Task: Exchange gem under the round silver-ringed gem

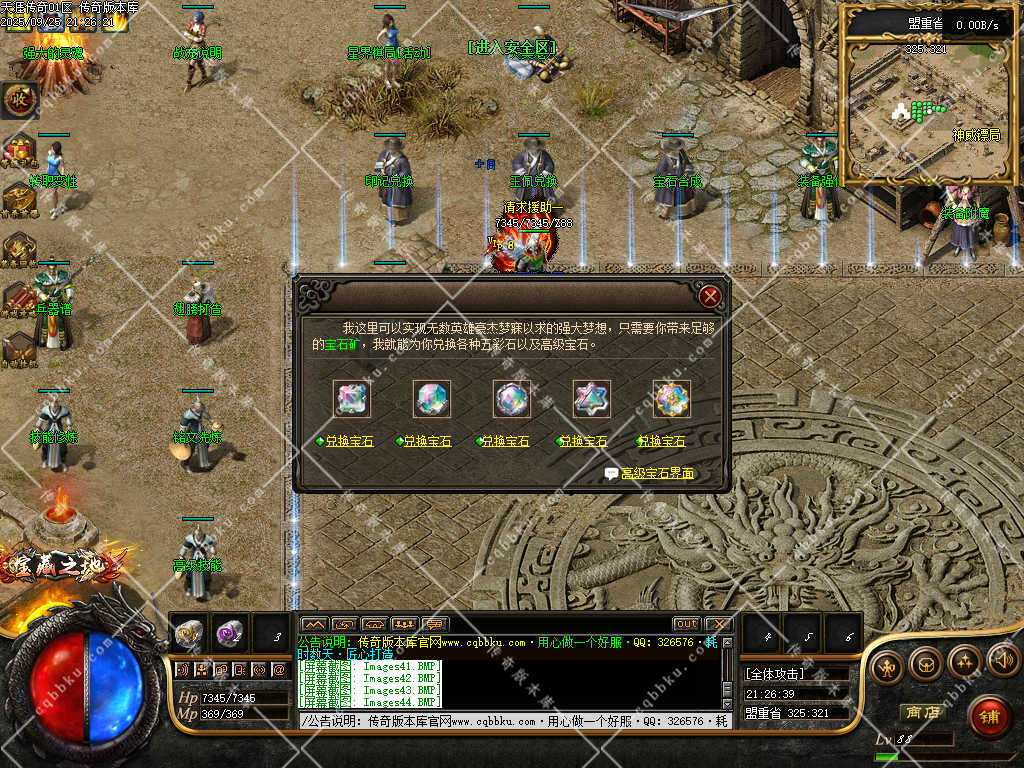Action: coord(507,441)
